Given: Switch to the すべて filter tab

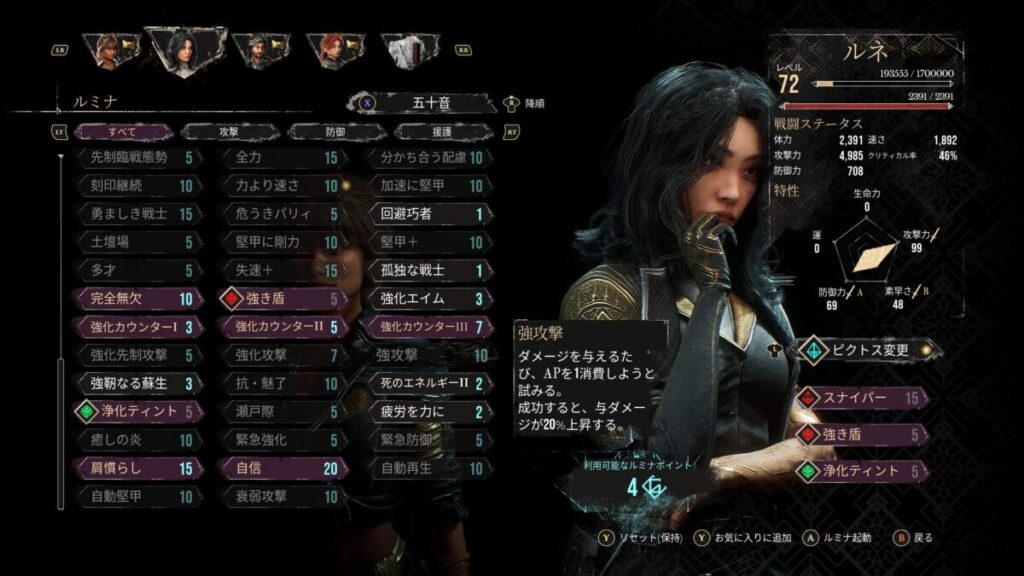Looking at the screenshot, I should click(x=120, y=131).
